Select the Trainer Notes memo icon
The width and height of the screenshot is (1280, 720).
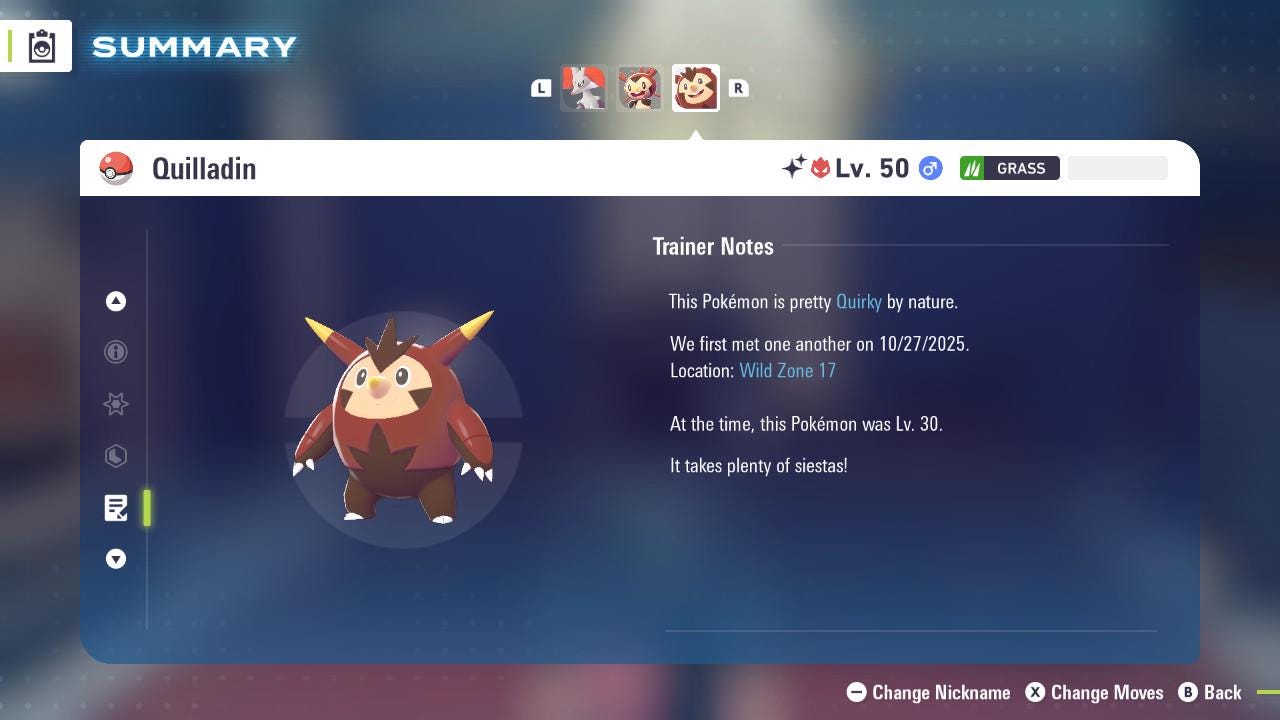(x=116, y=508)
